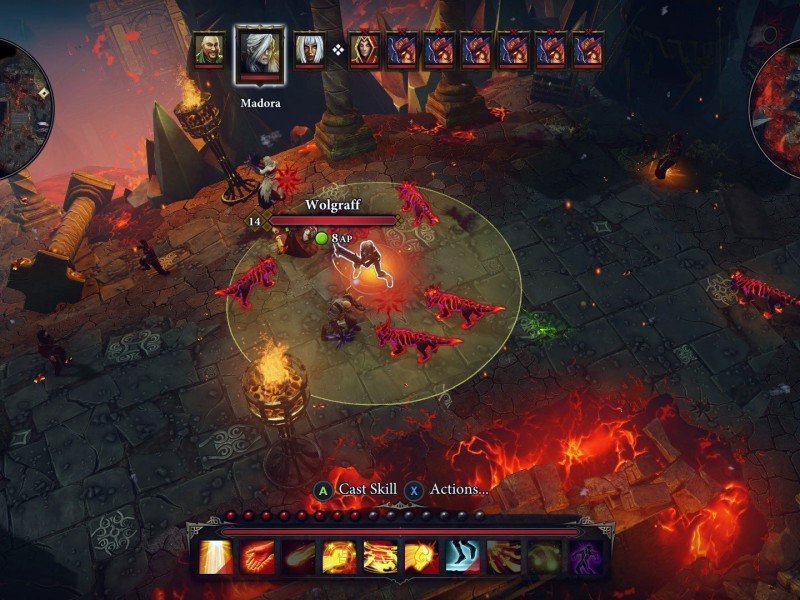Select the white-haired dark-skinned woman's portrait
Image resolution: width=800 pixels, height=600 pixels.
click(308, 50)
